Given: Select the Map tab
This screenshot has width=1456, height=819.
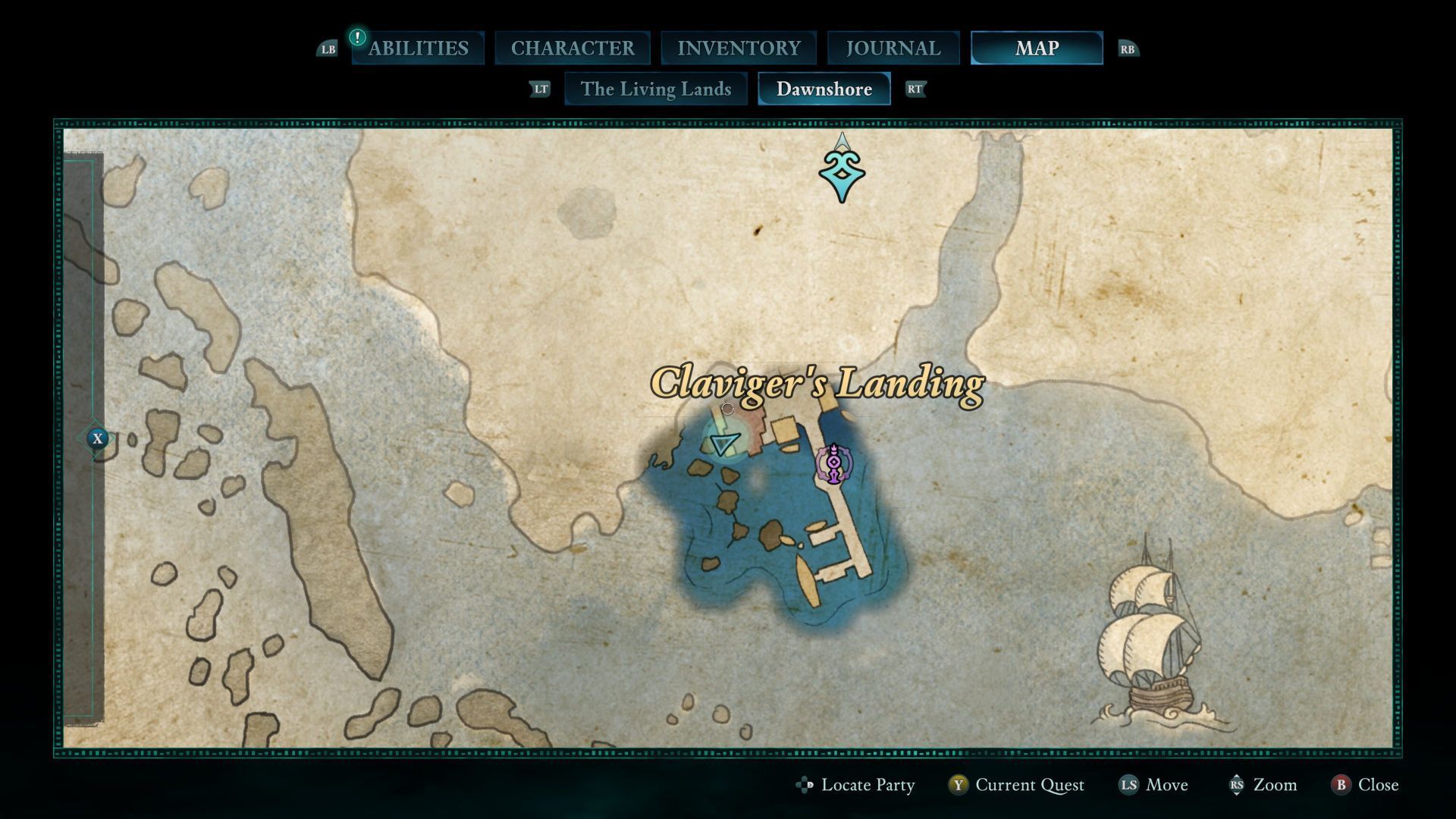Looking at the screenshot, I should point(1037,49).
